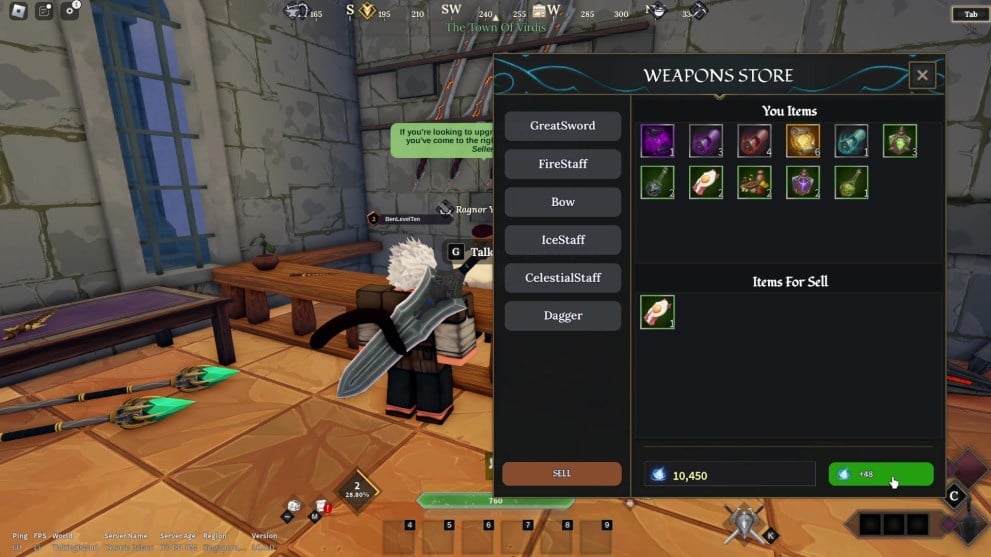Select the golden lantern item with count 6
The width and height of the screenshot is (991, 557).
803,141
